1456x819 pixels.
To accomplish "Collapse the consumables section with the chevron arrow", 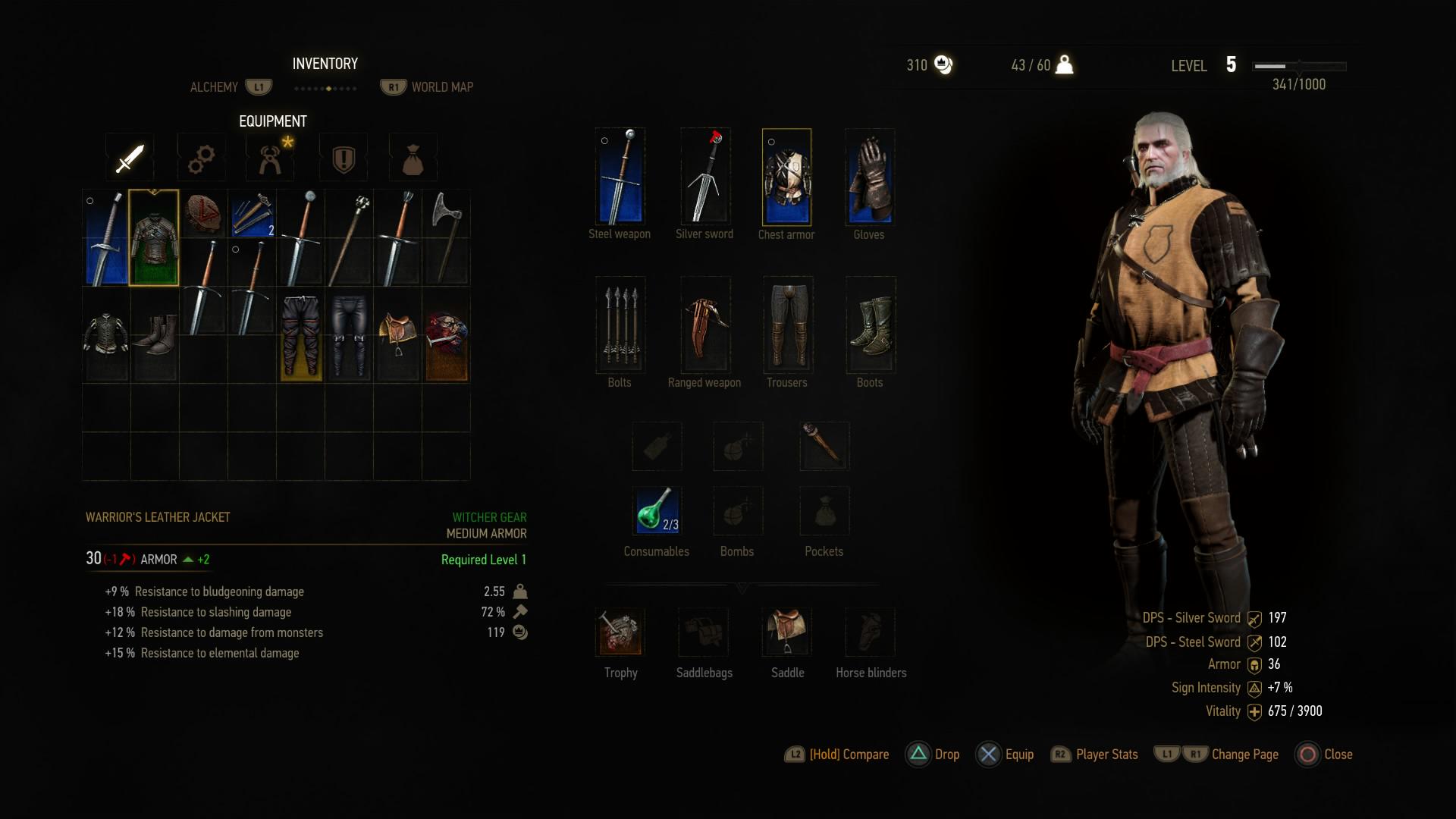I will point(742,588).
